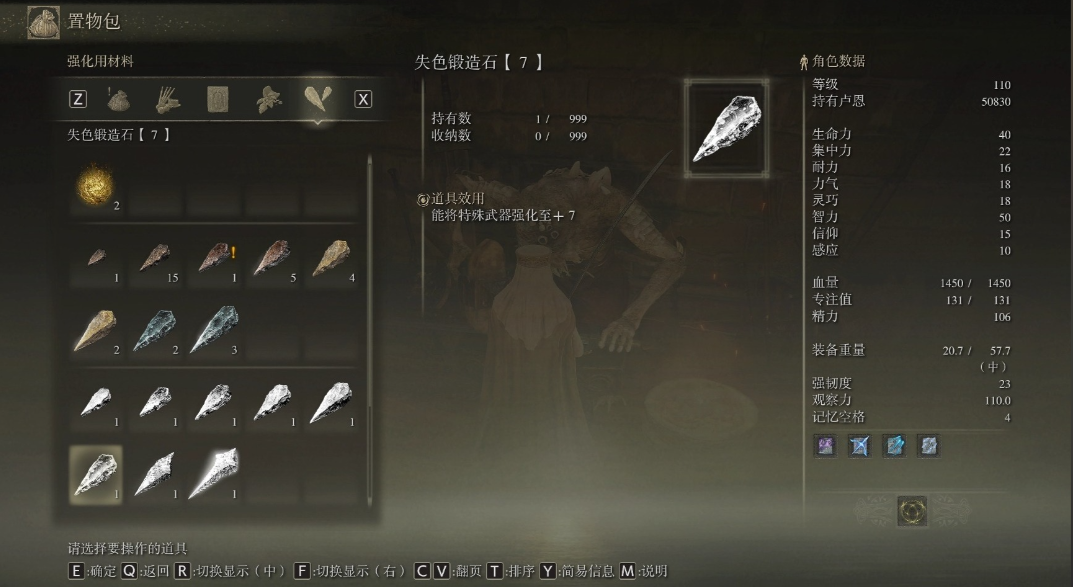Screen dimensions: 1073x587
Task: Select the stone shards upgrade materials tab
Action: 316,99
